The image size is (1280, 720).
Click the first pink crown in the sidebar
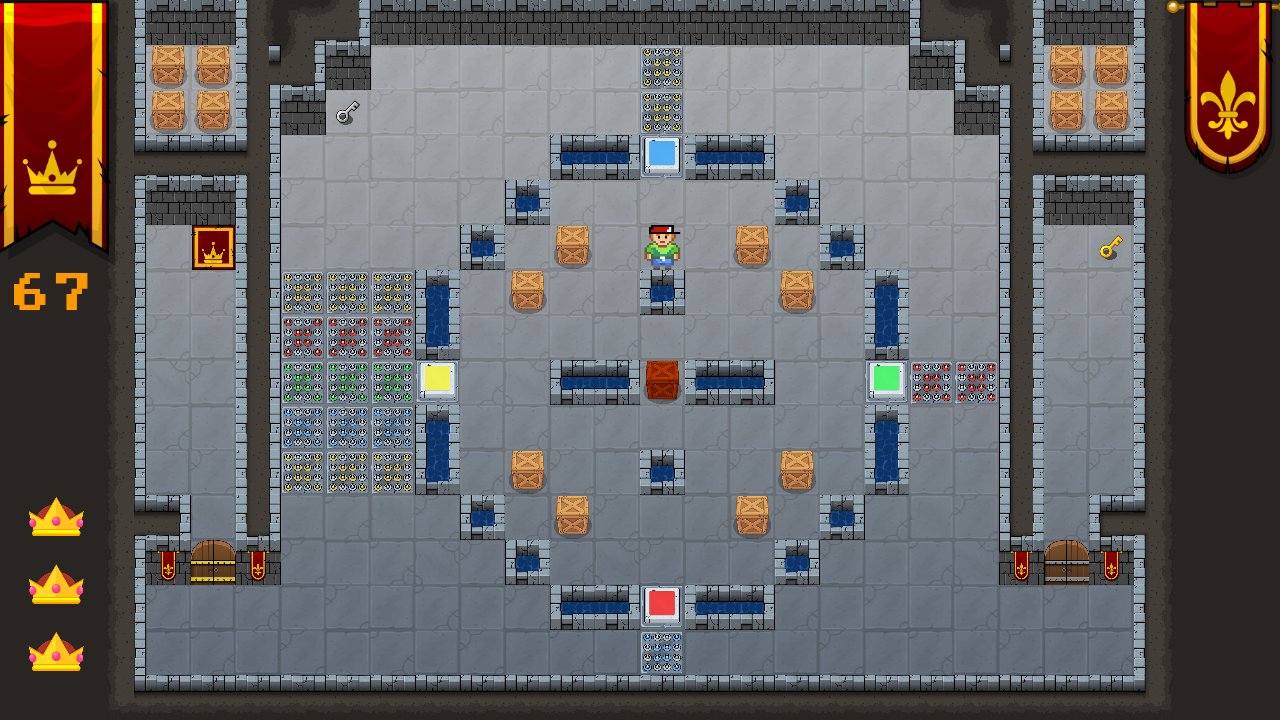pos(56,519)
